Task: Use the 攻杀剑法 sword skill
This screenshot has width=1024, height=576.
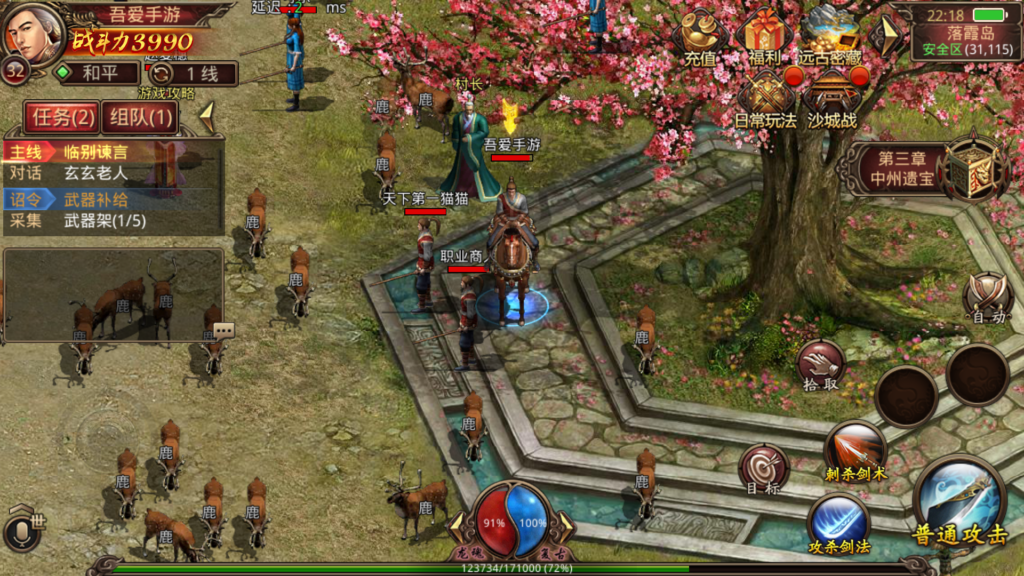Action: pos(838,524)
